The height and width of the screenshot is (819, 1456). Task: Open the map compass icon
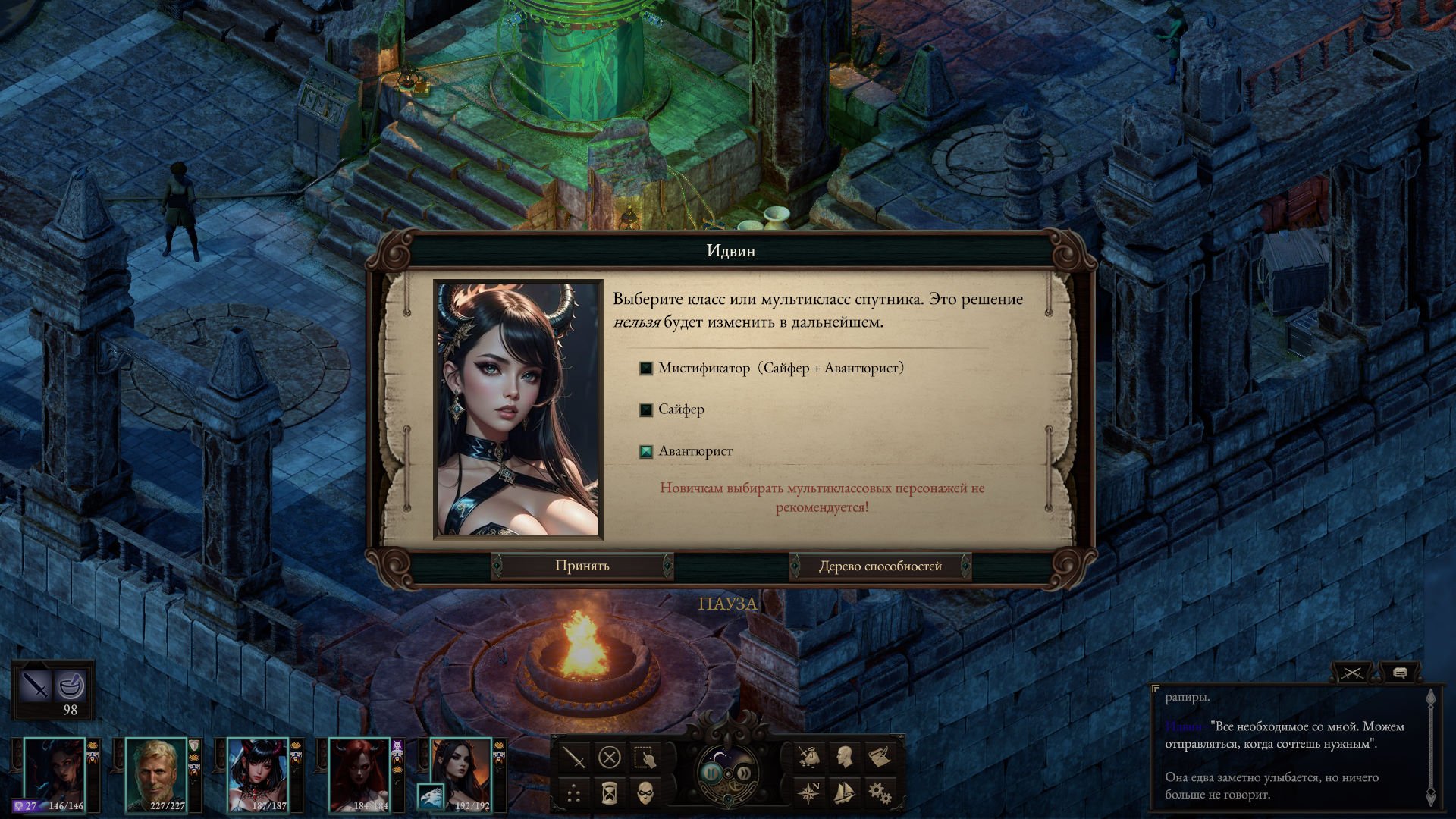click(x=809, y=792)
